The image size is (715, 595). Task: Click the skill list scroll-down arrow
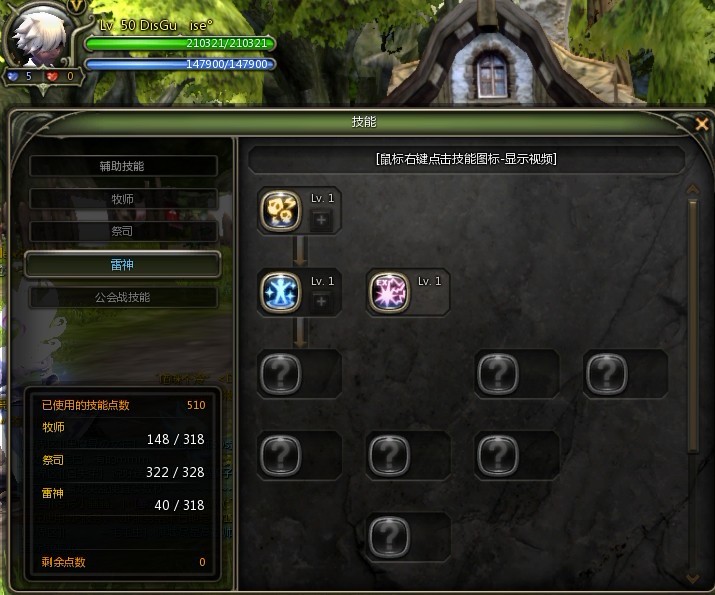pyautogui.click(x=691, y=578)
